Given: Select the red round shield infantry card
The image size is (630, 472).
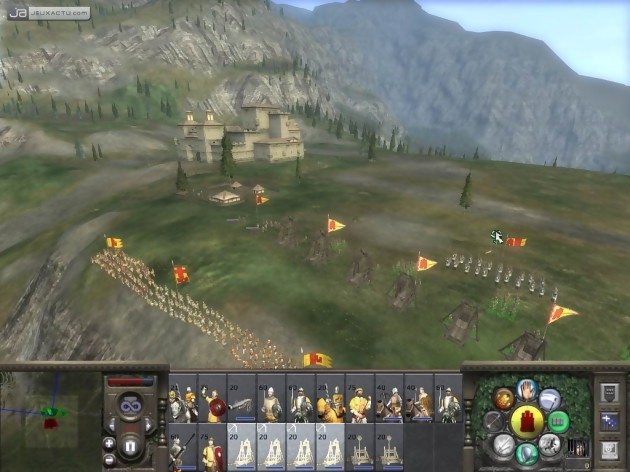Looking at the screenshot, I should (211, 402).
